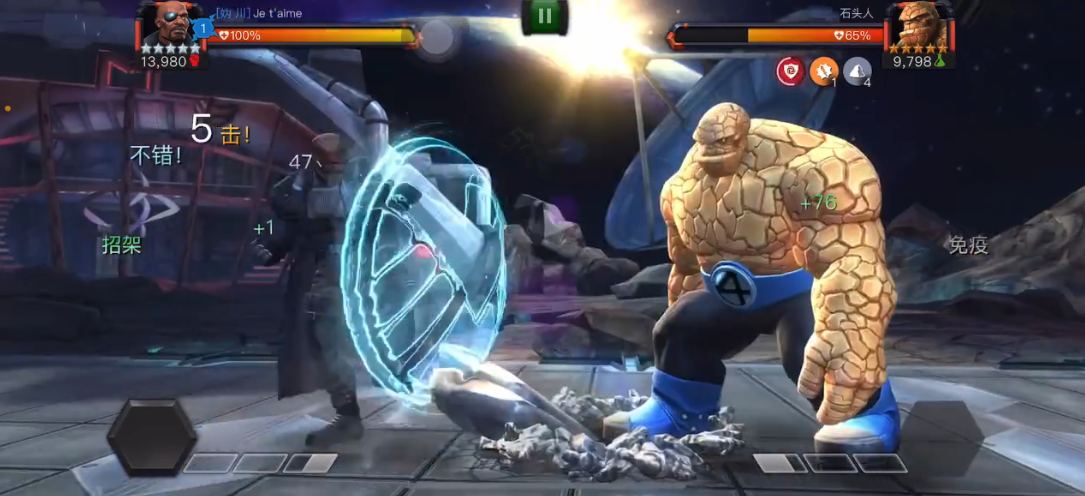Viewport: 1085px width, 496px height.
Task: Tap Nick Fury's champion portrait
Action: click(164, 25)
